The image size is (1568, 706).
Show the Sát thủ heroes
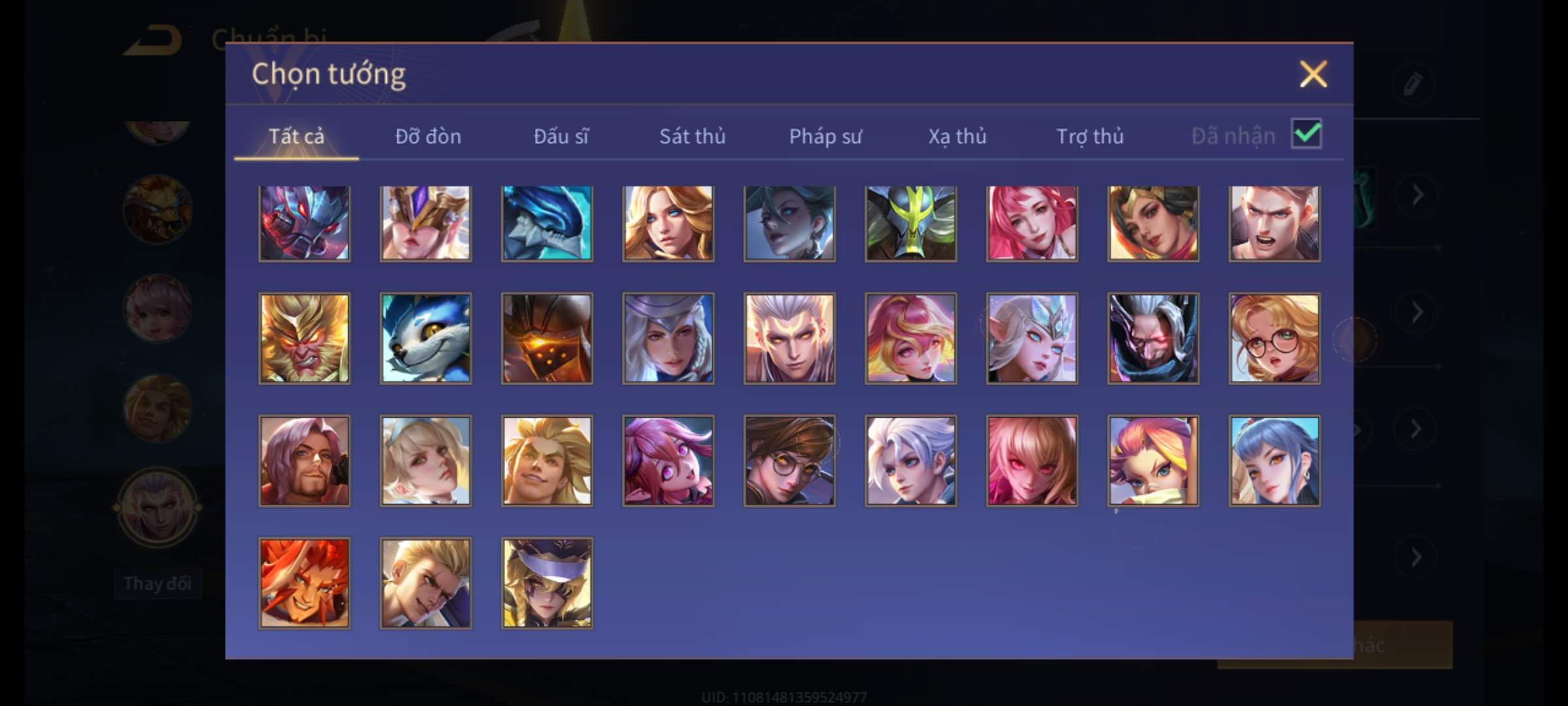tap(692, 136)
